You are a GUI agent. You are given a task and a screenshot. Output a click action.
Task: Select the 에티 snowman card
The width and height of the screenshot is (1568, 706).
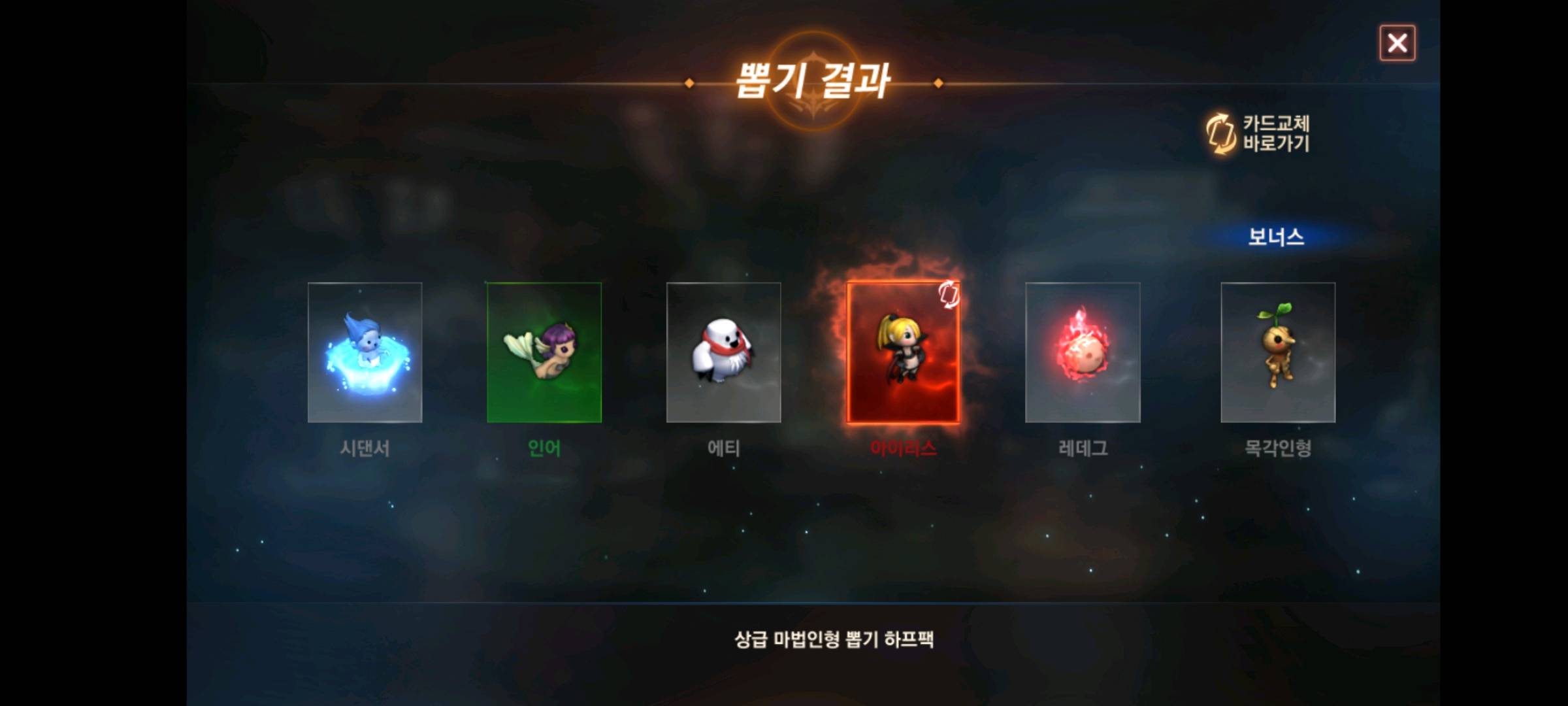point(723,353)
